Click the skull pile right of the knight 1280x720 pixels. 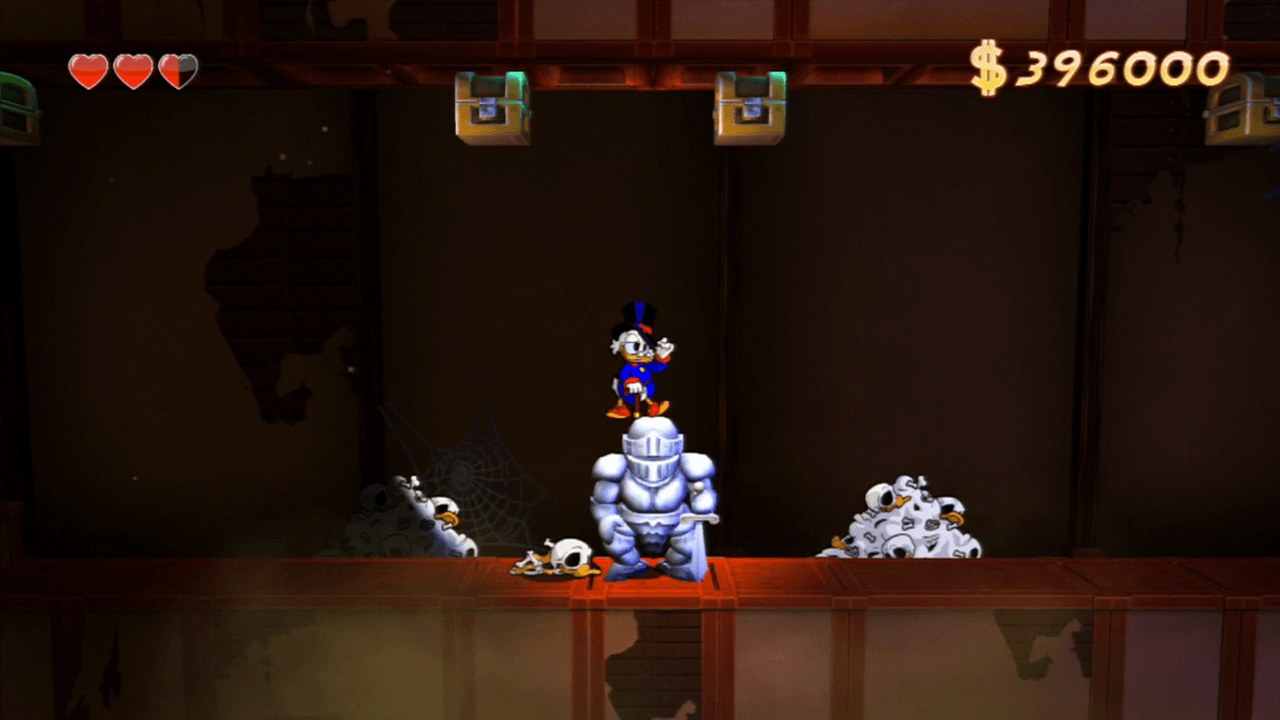coord(900,520)
